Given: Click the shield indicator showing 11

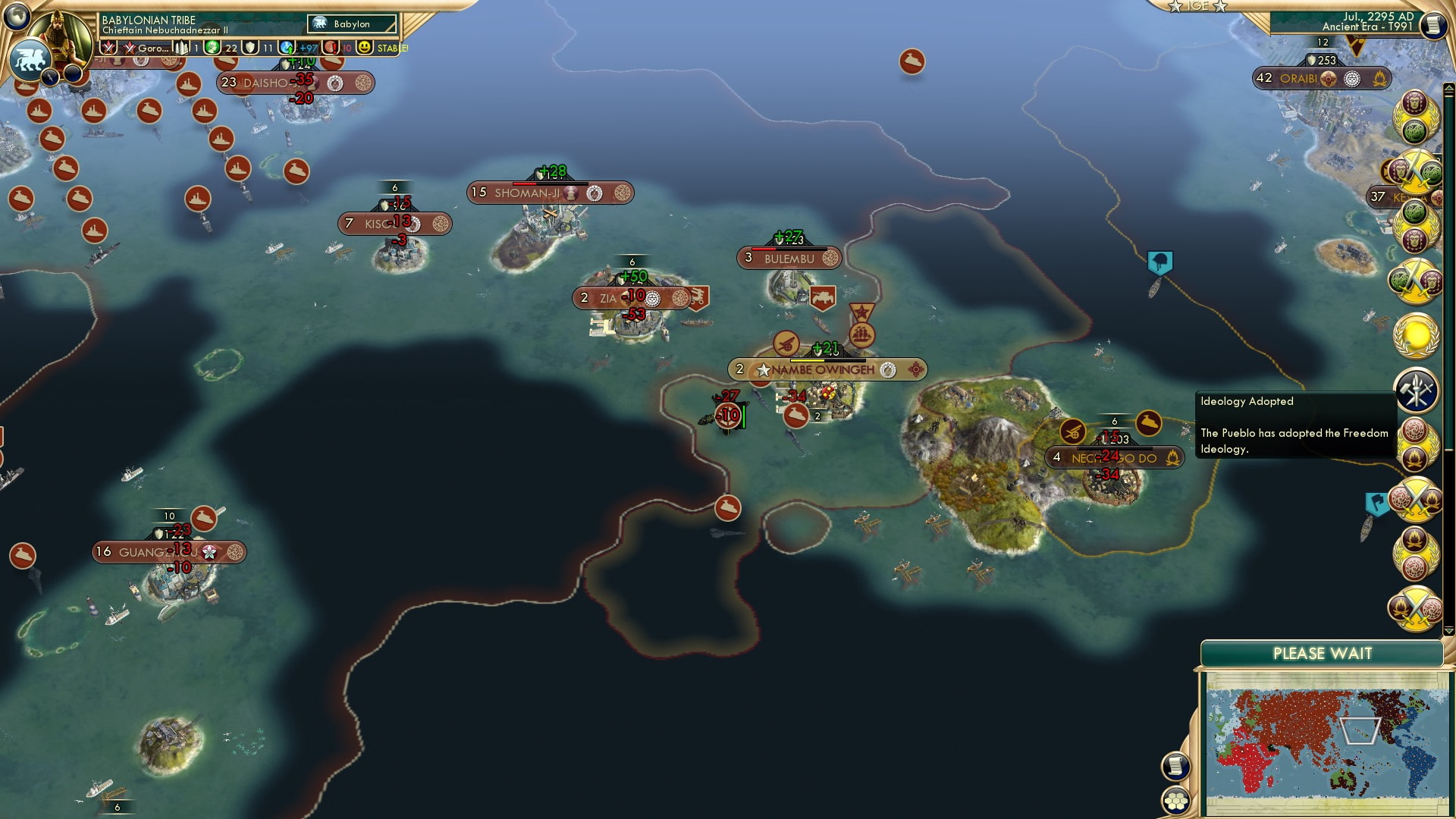Looking at the screenshot, I should 250,47.
